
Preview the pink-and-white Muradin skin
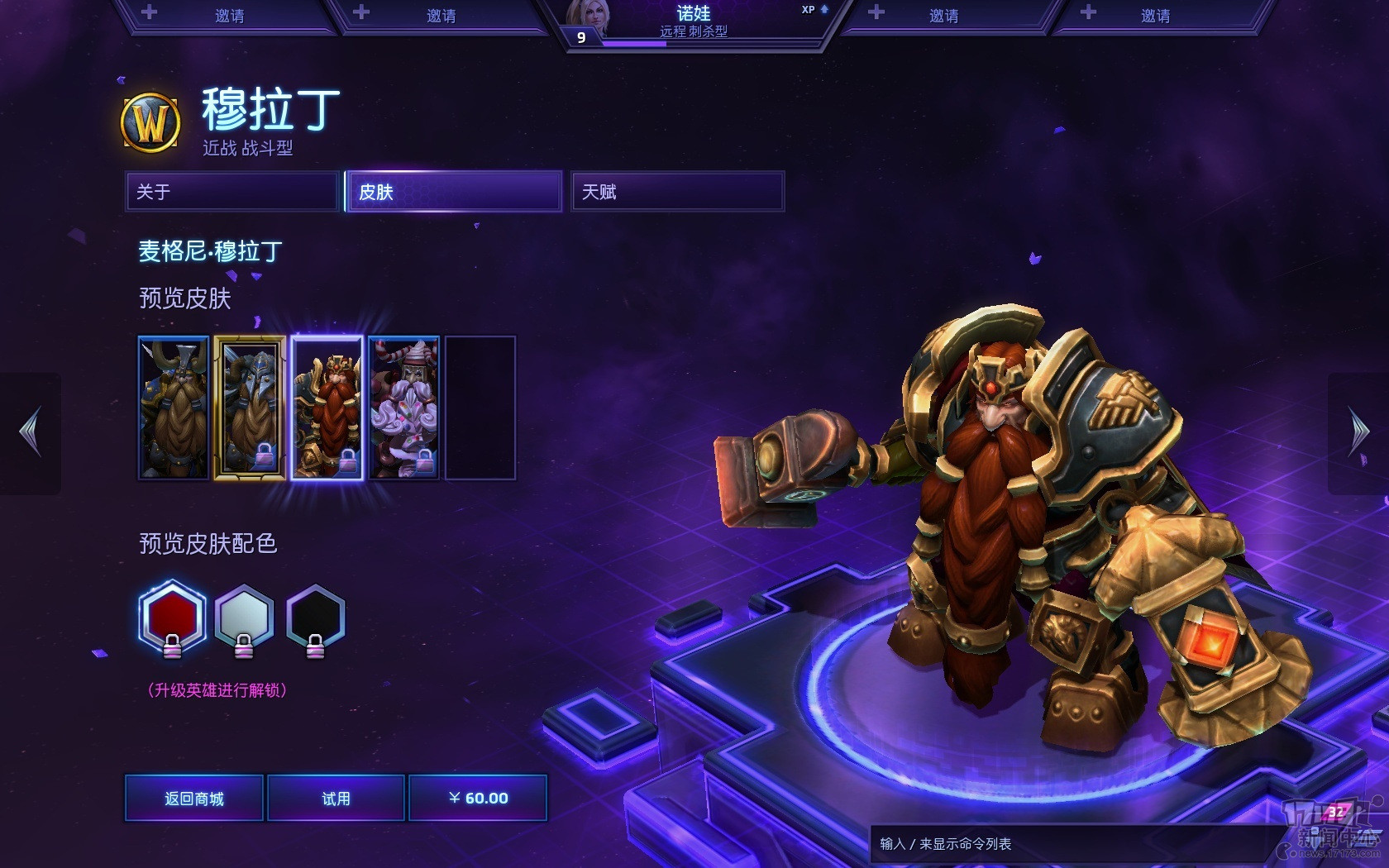click(403, 408)
